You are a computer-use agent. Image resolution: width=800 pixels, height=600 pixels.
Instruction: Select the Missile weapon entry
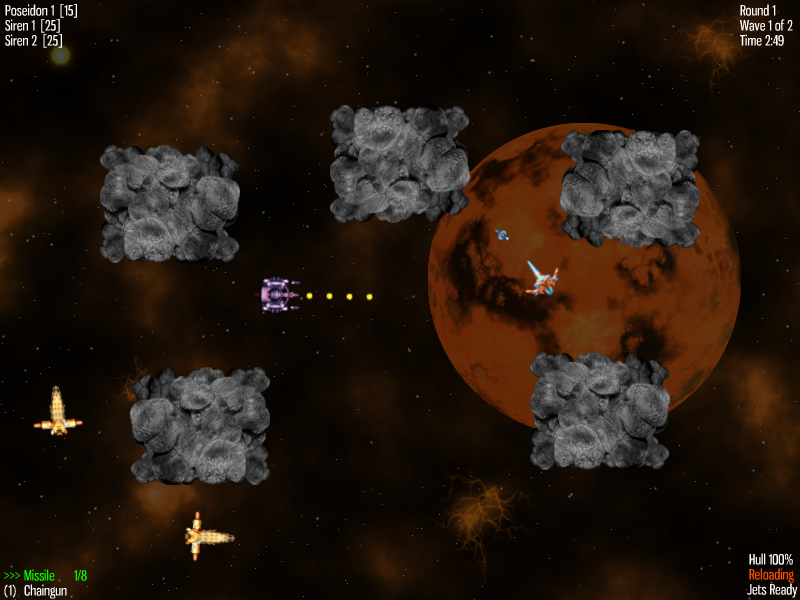tap(39, 576)
